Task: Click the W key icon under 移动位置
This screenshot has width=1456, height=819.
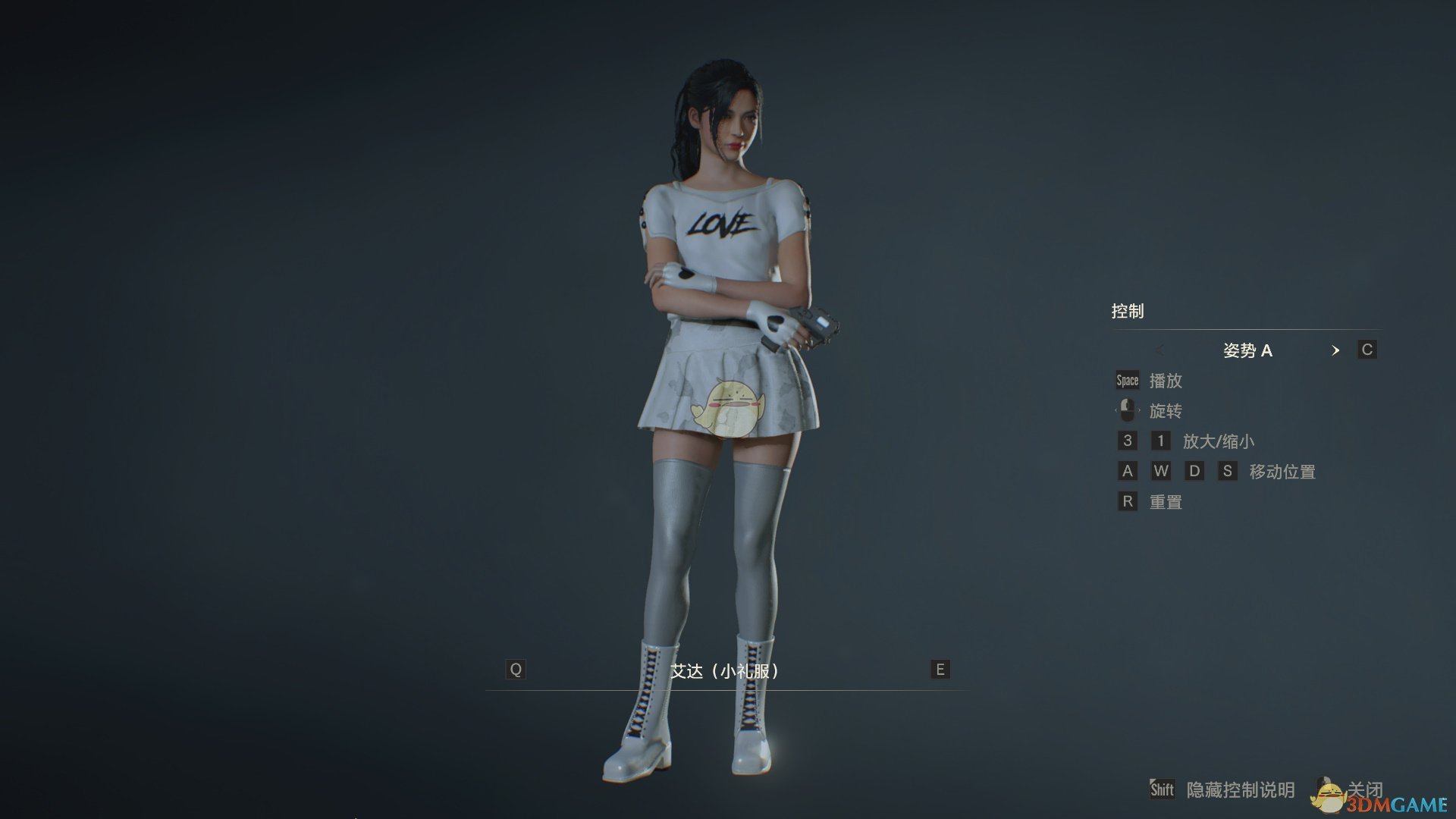Action: tap(1161, 471)
